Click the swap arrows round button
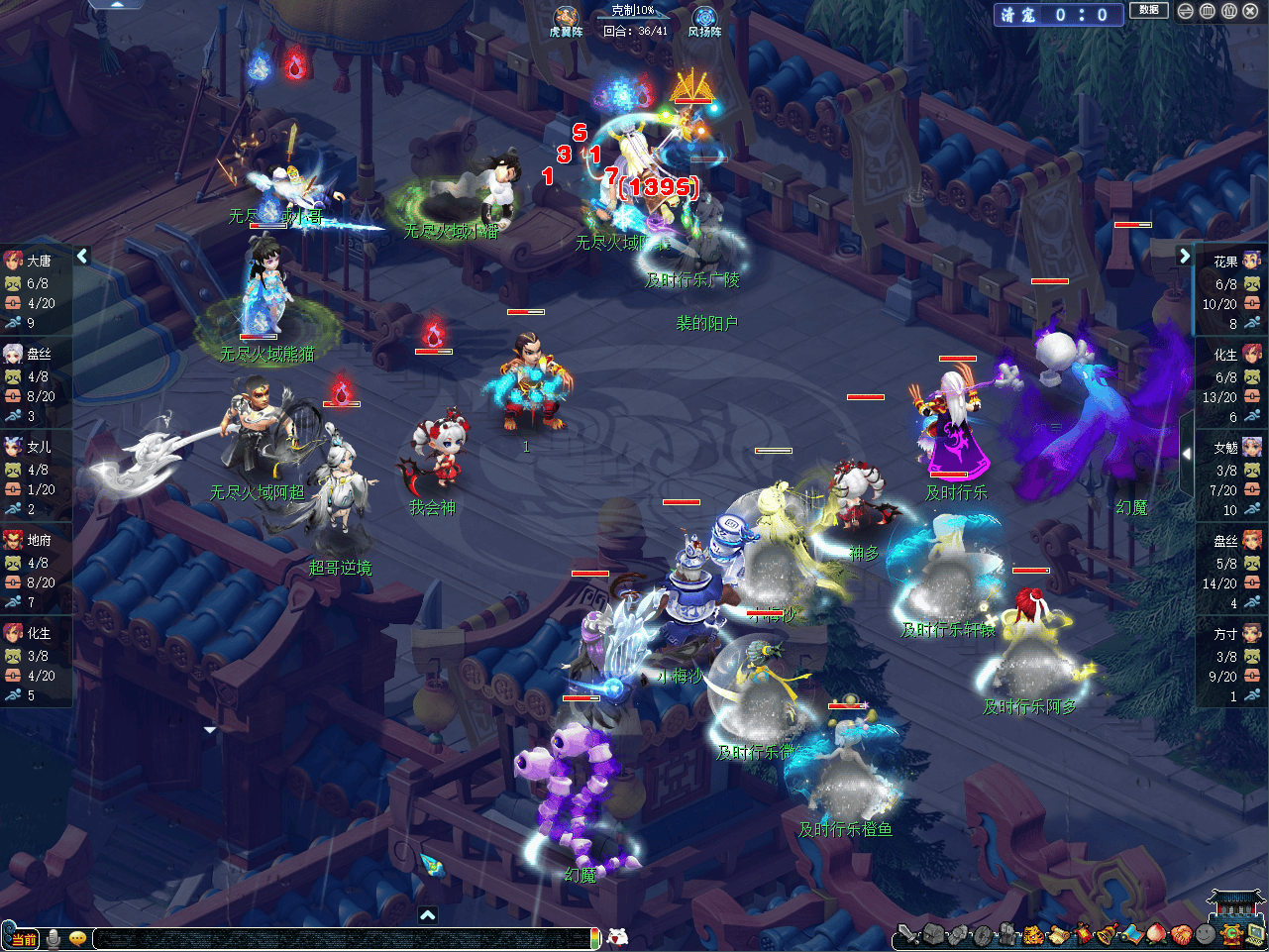The width and height of the screenshot is (1269, 952). [1186, 11]
